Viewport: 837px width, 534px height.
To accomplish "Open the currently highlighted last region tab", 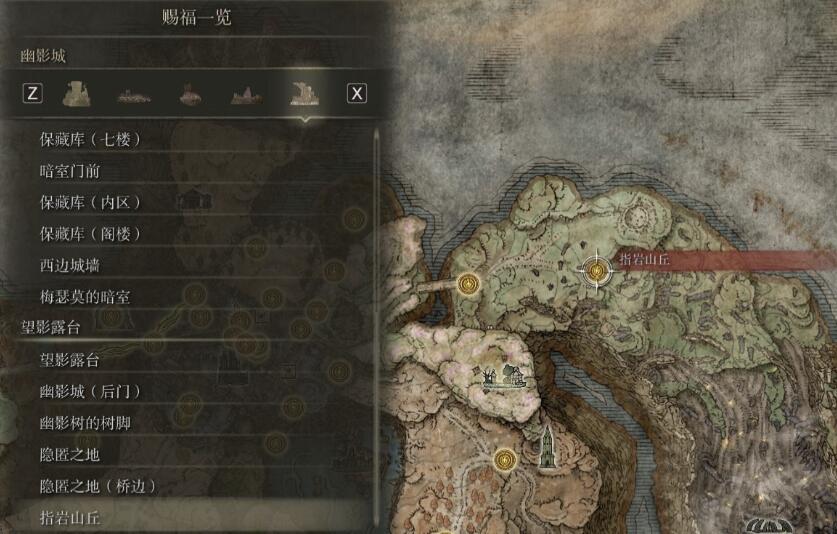I will coord(301,94).
